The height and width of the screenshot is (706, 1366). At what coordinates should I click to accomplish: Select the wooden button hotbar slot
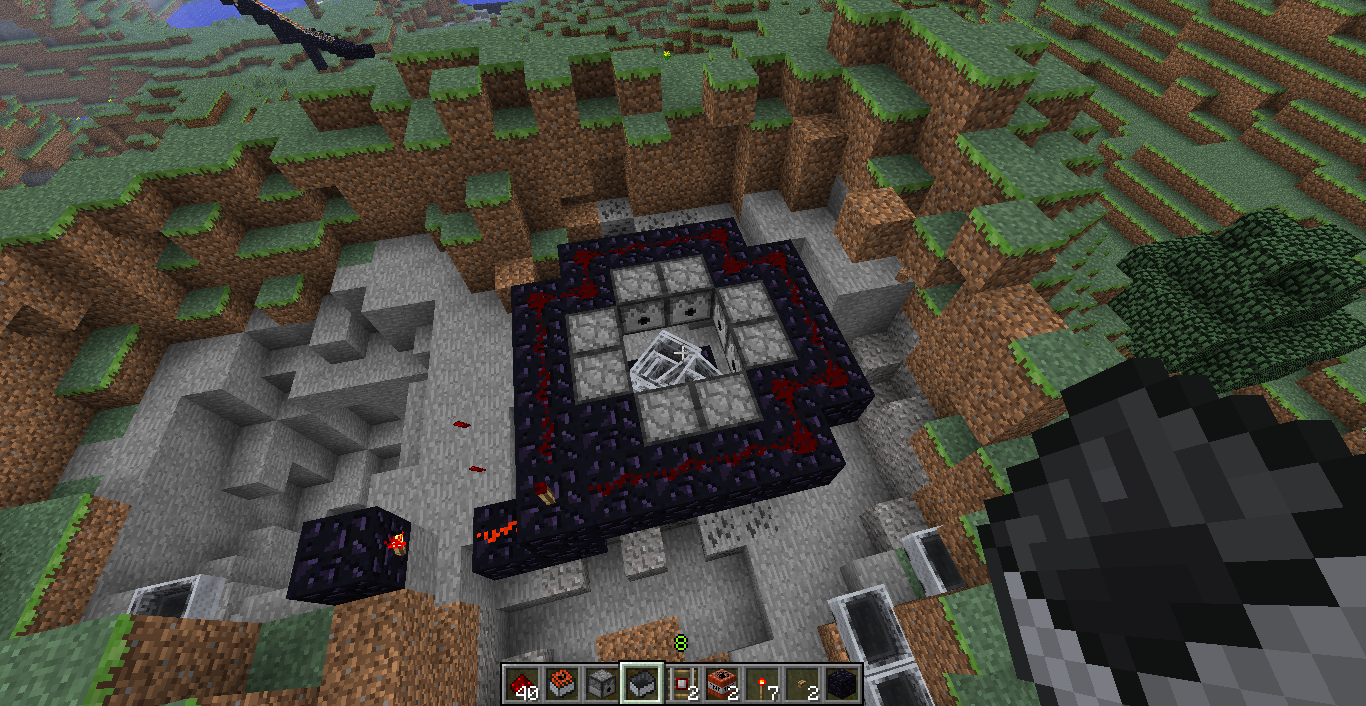tap(803, 683)
